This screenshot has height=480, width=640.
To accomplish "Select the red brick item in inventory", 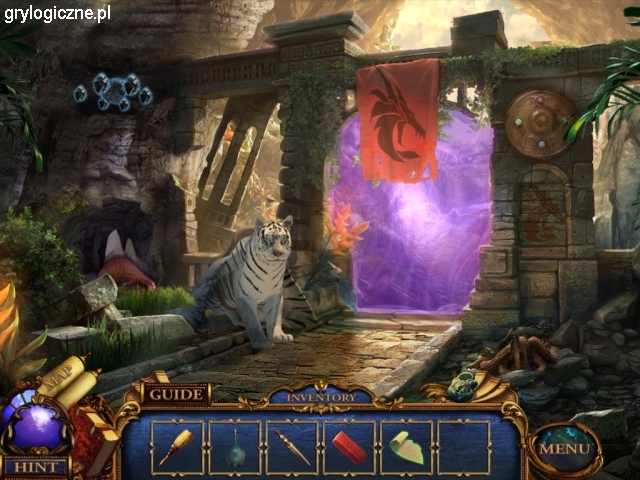I will click(x=349, y=446).
